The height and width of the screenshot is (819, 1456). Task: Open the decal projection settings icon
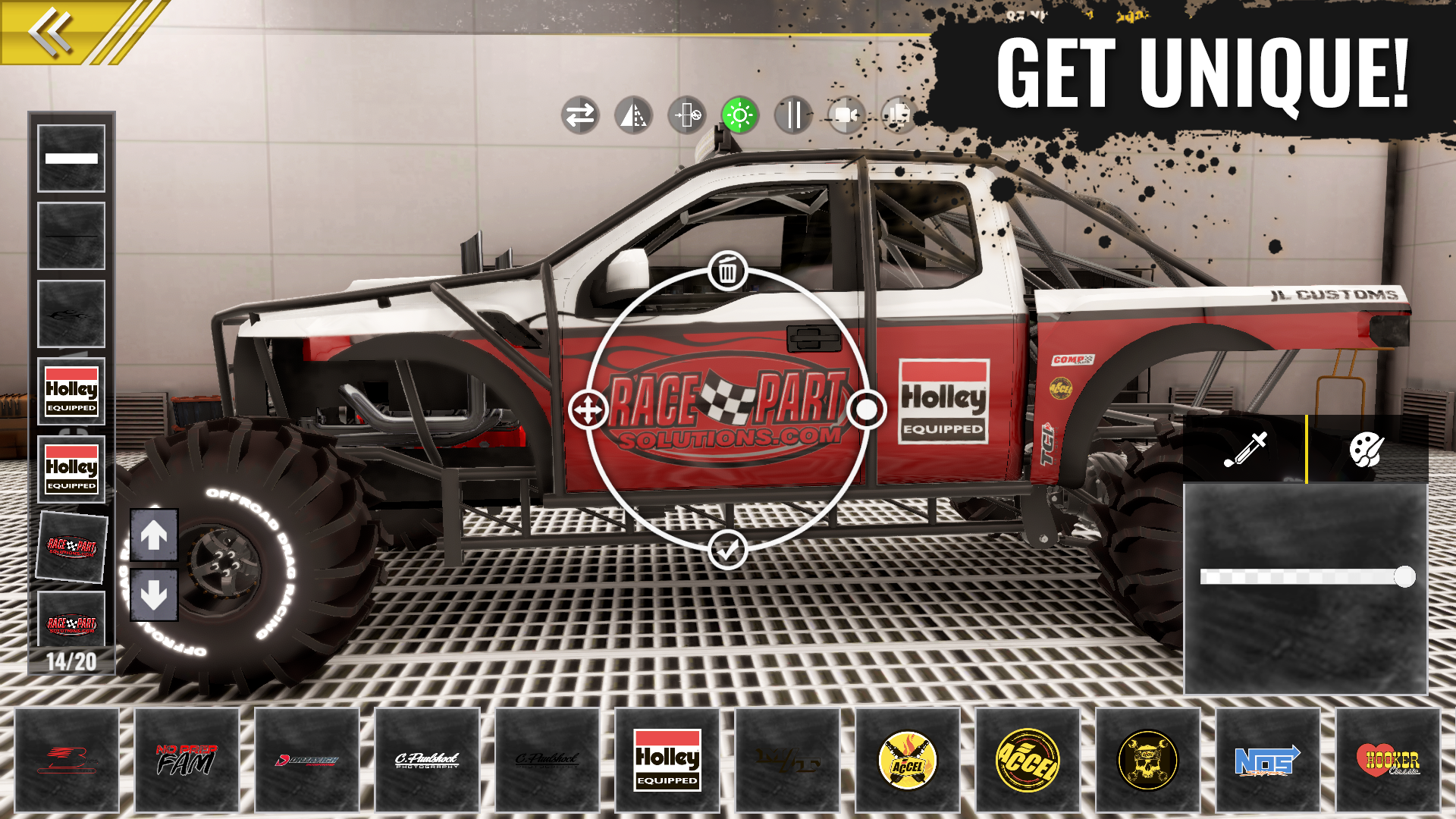click(x=687, y=117)
